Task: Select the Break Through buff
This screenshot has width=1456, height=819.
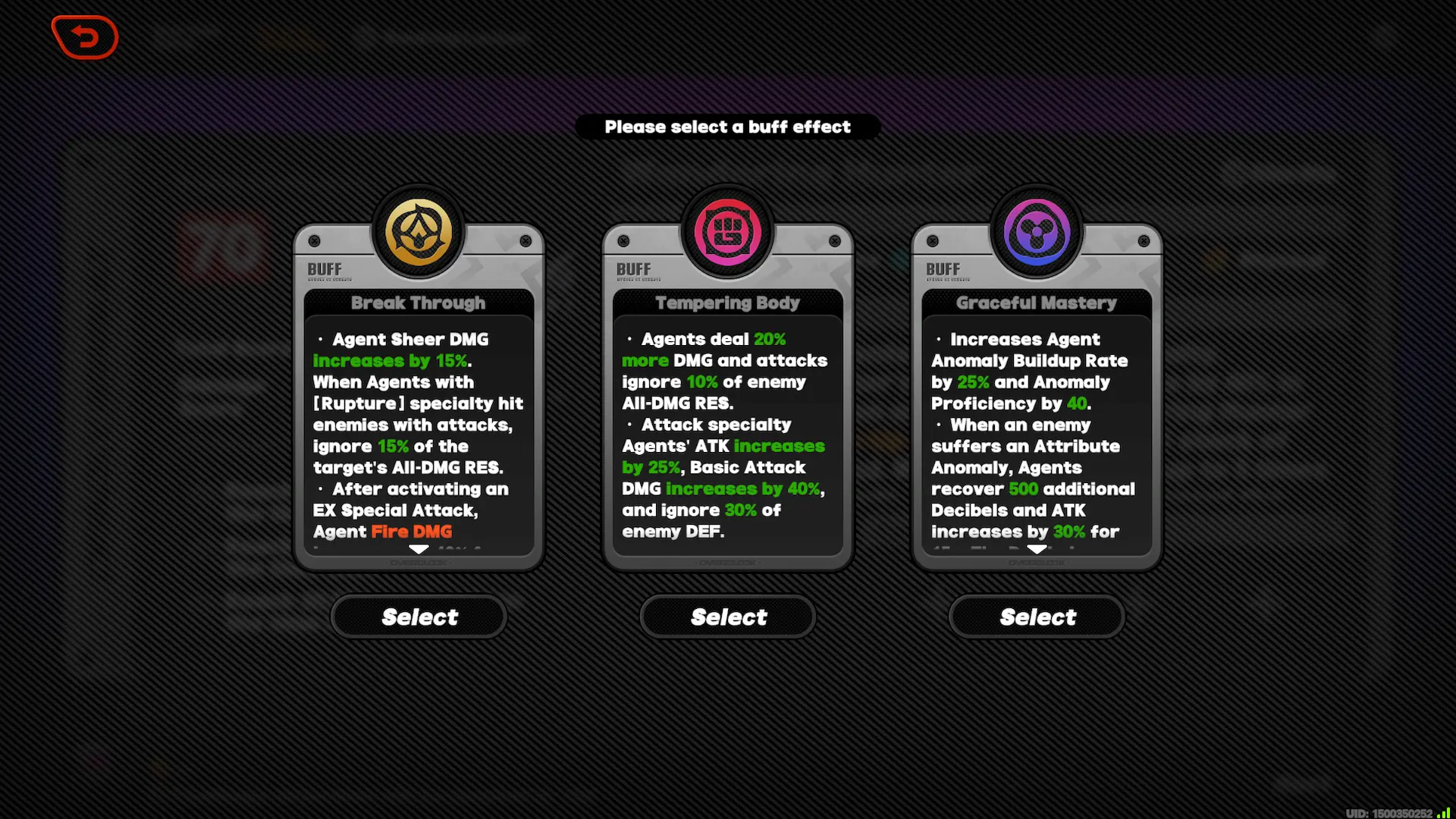Action: click(418, 617)
